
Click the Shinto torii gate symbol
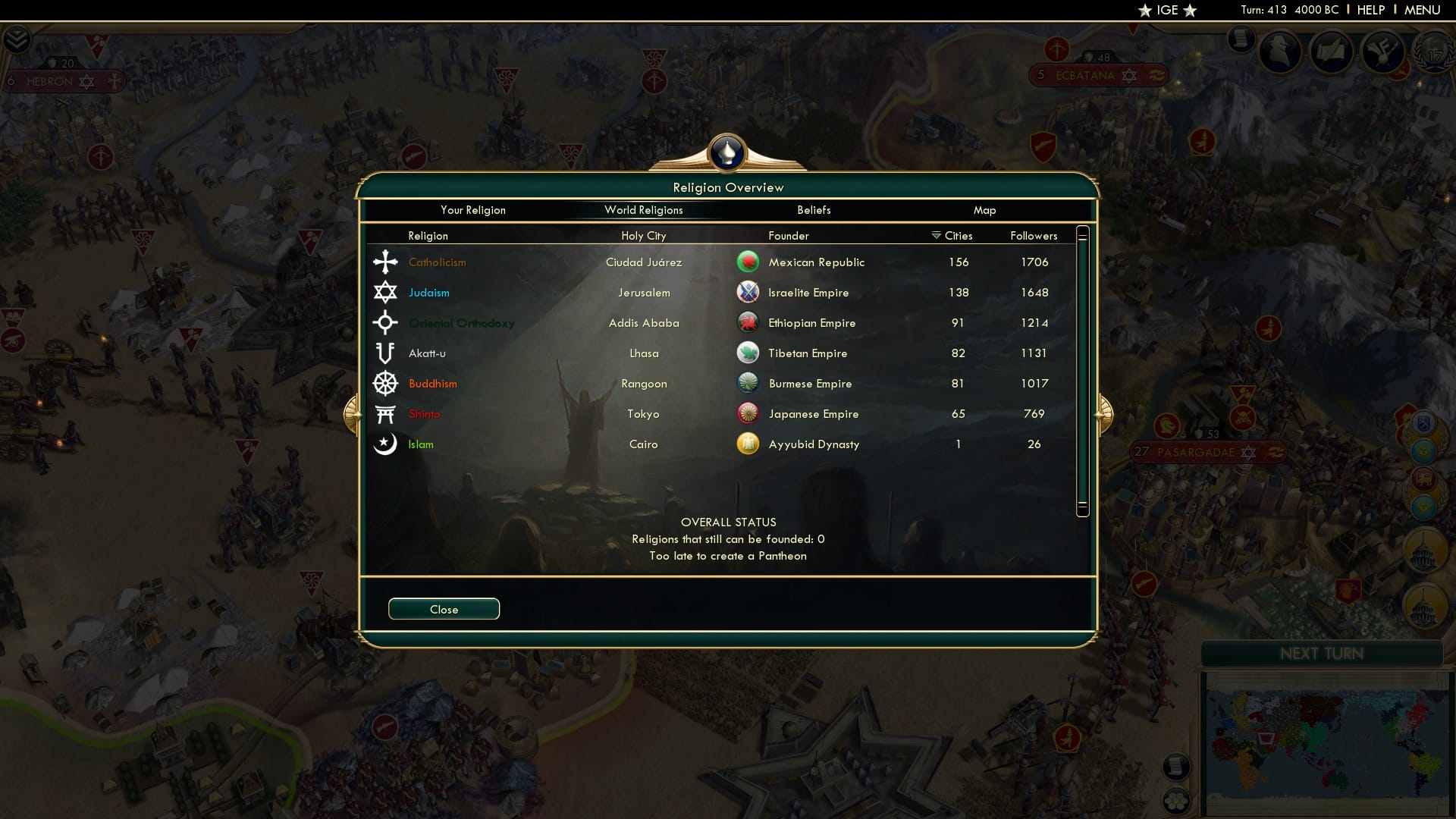pyautogui.click(x=385, y=413)
